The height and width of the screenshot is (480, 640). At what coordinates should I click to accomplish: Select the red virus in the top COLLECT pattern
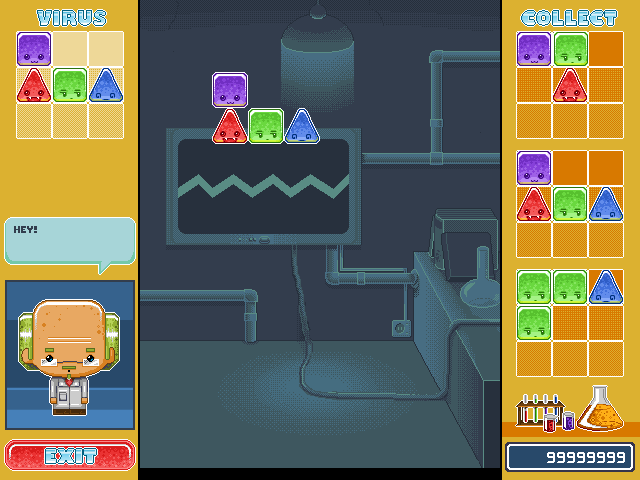(x=570, y=85)
